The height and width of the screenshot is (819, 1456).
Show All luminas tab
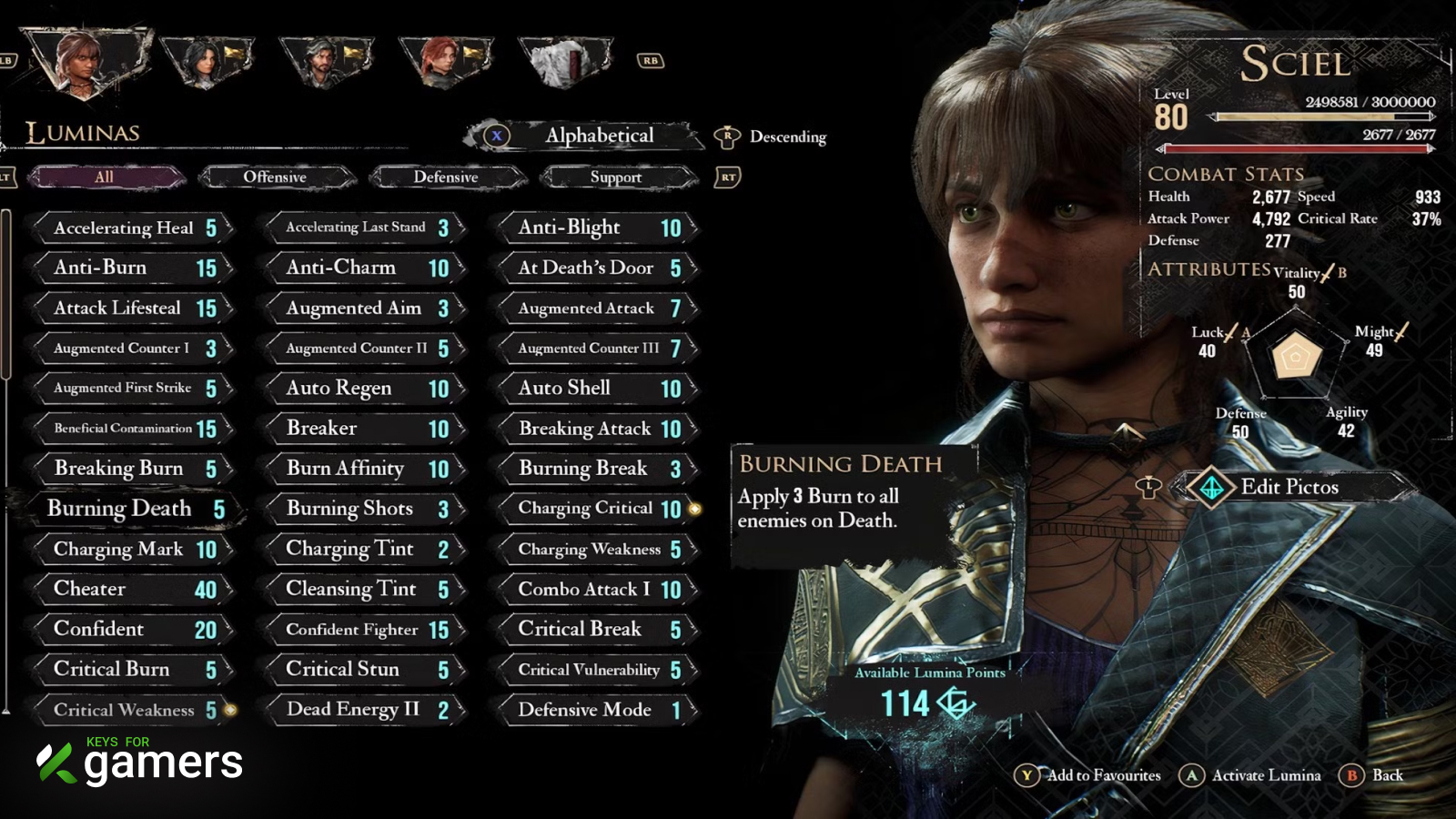[105, 177]
